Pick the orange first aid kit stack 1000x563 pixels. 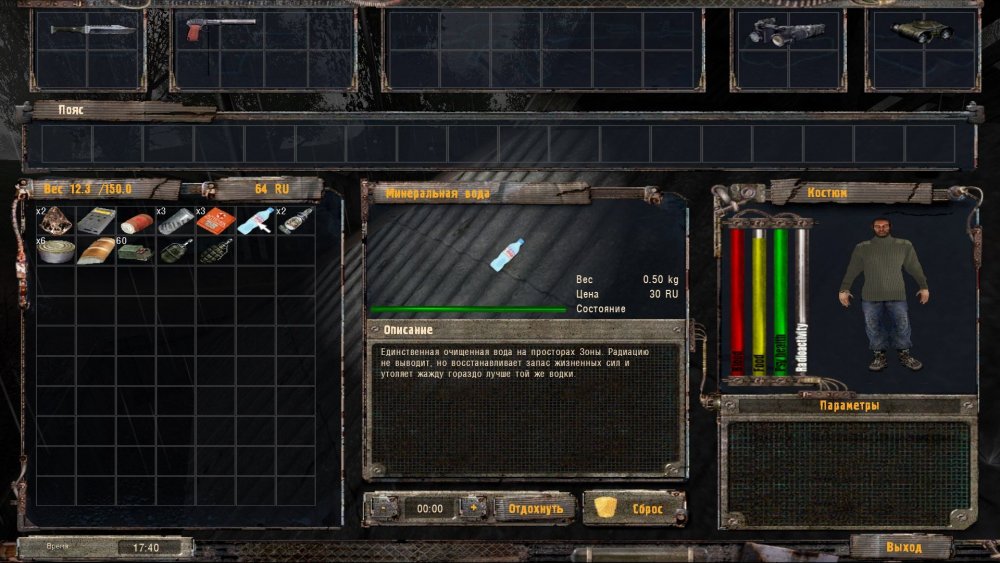[215, 221]
